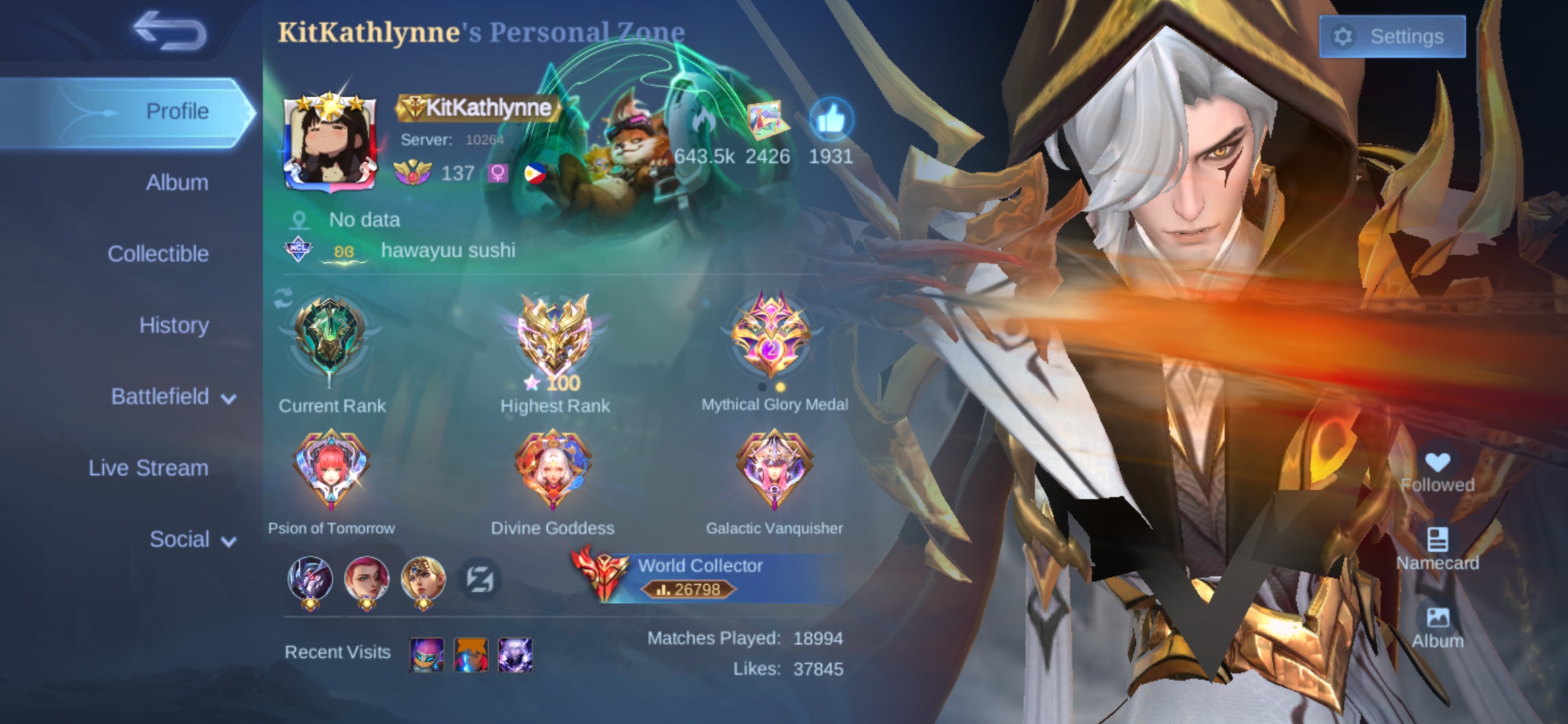Screen dimensions: 1568x724
Task: Open the first Recent Visits player thumbnail
Action: coord(428,654)
